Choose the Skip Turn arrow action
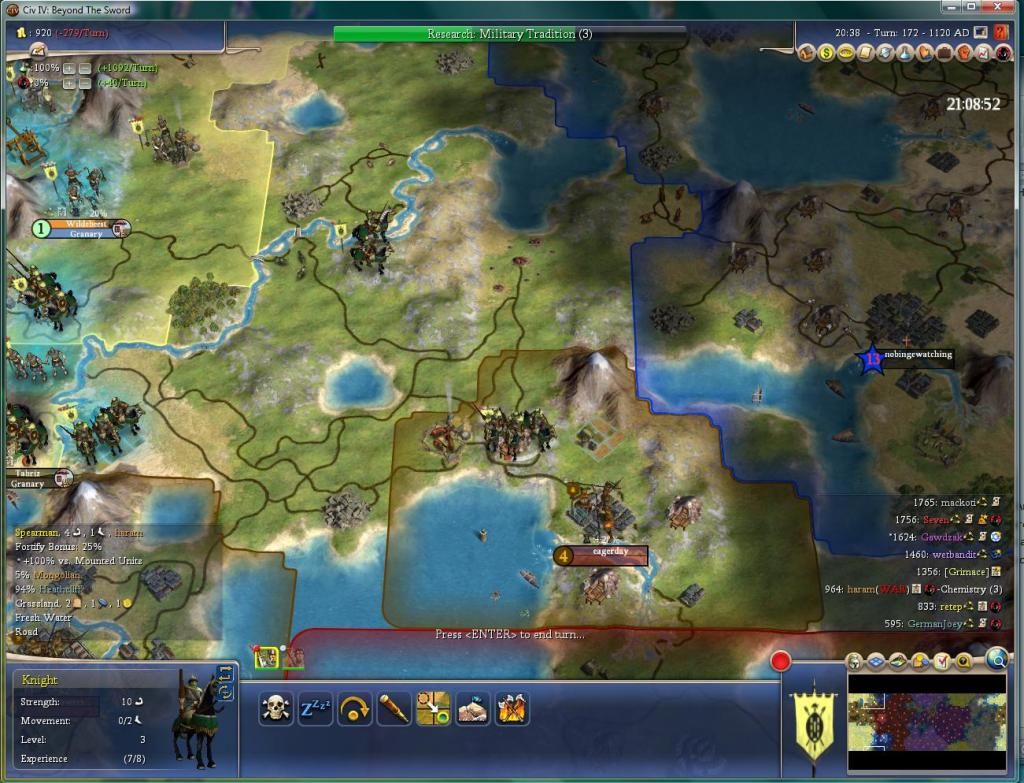The width and height of the screenshot is (1024, 783). click(353, 709)
